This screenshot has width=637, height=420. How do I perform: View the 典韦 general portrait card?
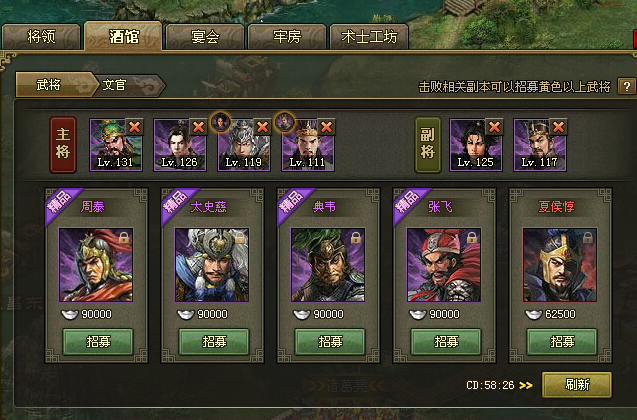coord(329,264)
